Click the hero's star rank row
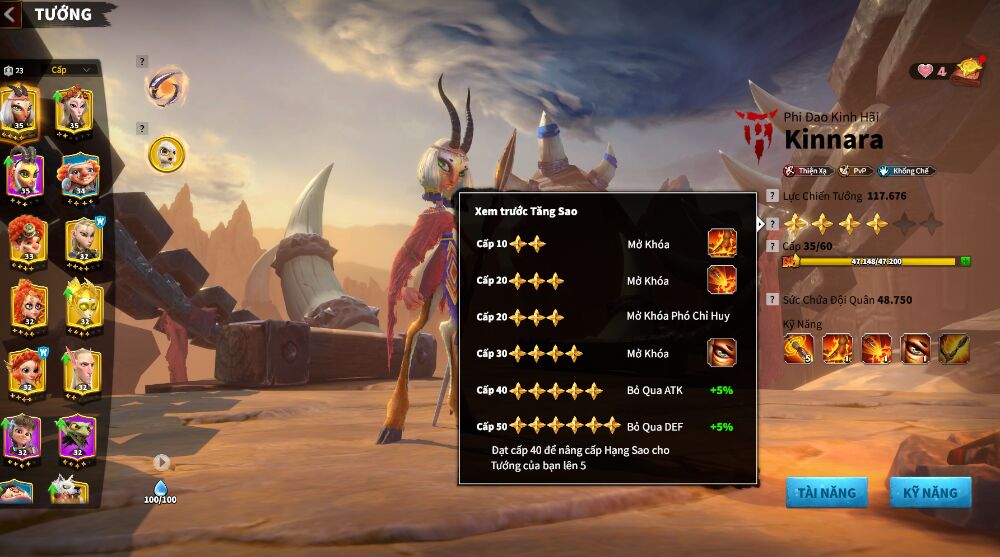 point(862,224)
